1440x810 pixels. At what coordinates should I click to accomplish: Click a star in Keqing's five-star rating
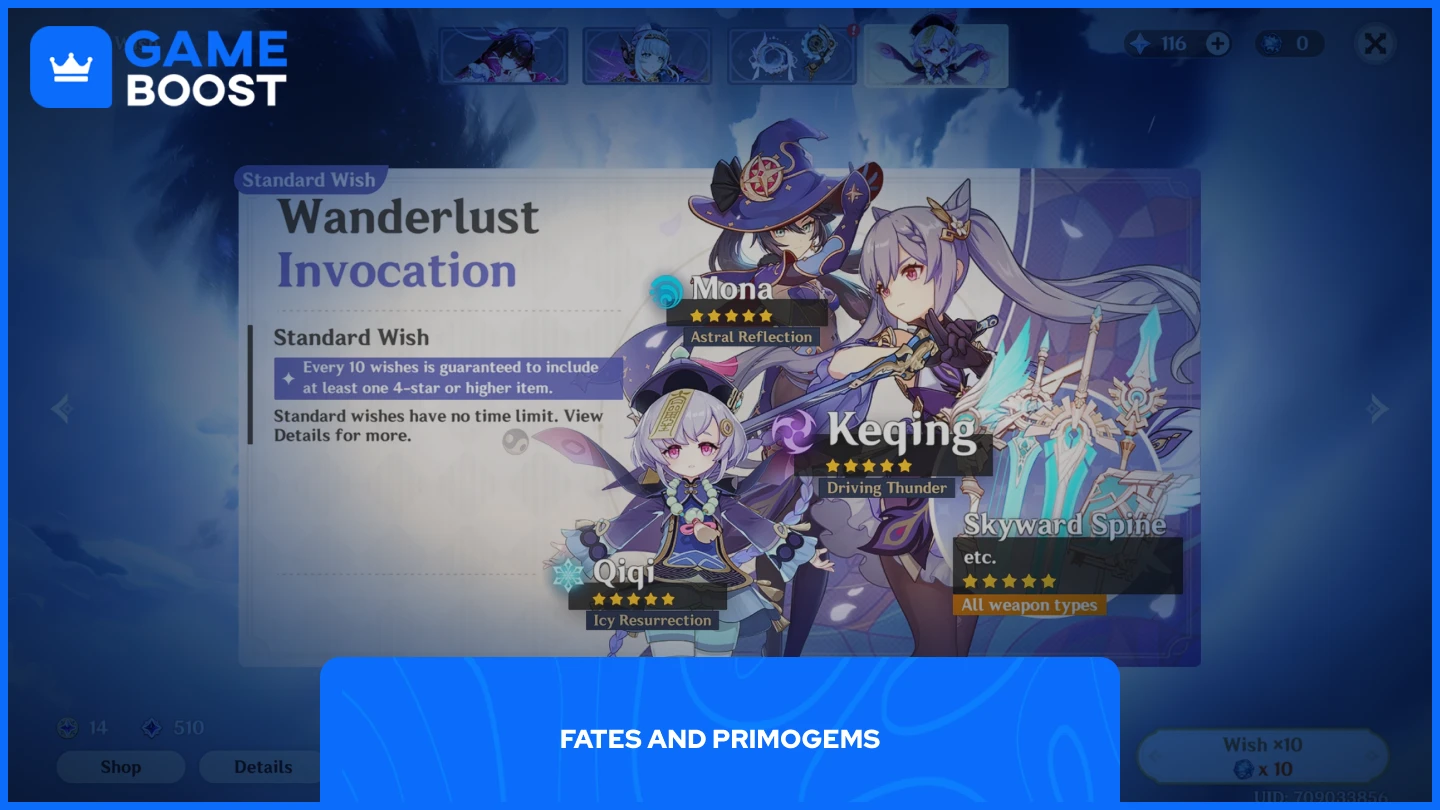pos(868,465)
